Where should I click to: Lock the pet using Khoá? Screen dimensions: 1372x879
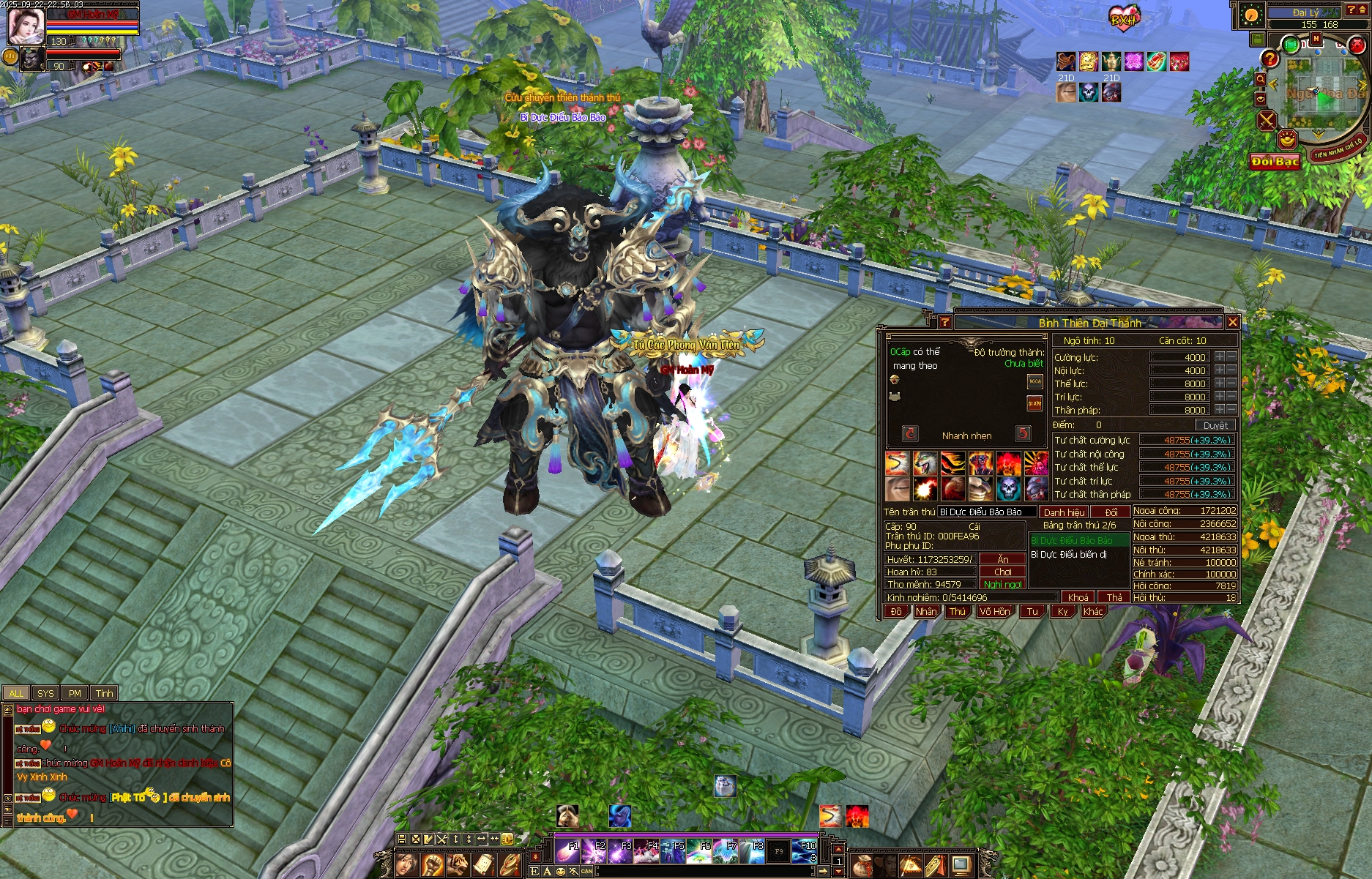[1078, 597]
